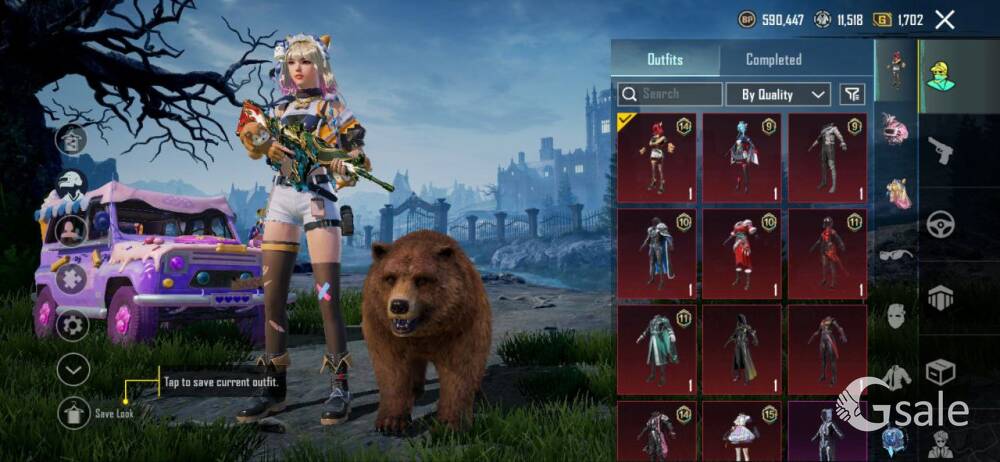
Task: Open the By Quality sort dropdown
Action: 781,94
